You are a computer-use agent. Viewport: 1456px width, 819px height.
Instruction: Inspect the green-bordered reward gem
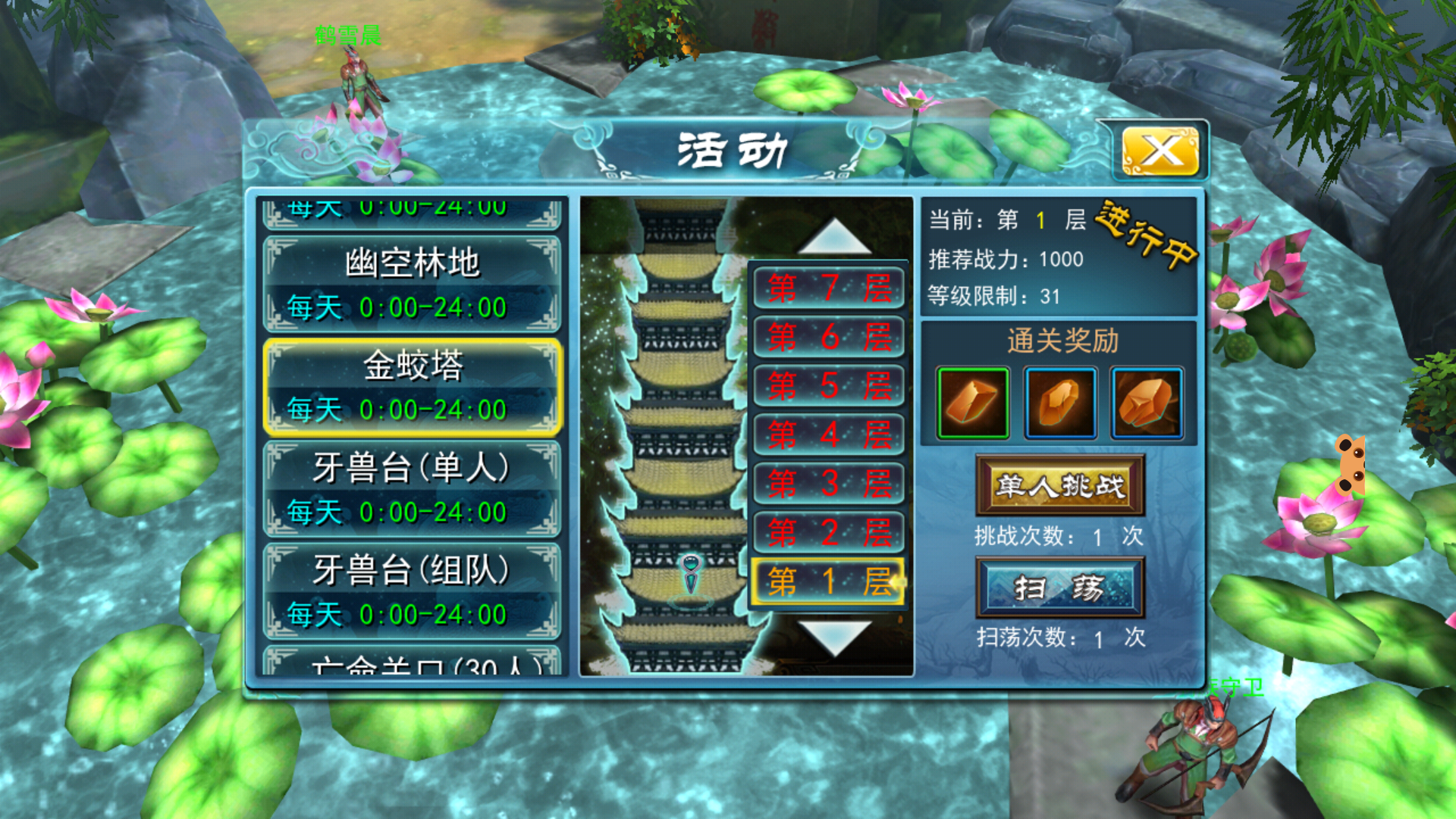click(x=973, y=403)
